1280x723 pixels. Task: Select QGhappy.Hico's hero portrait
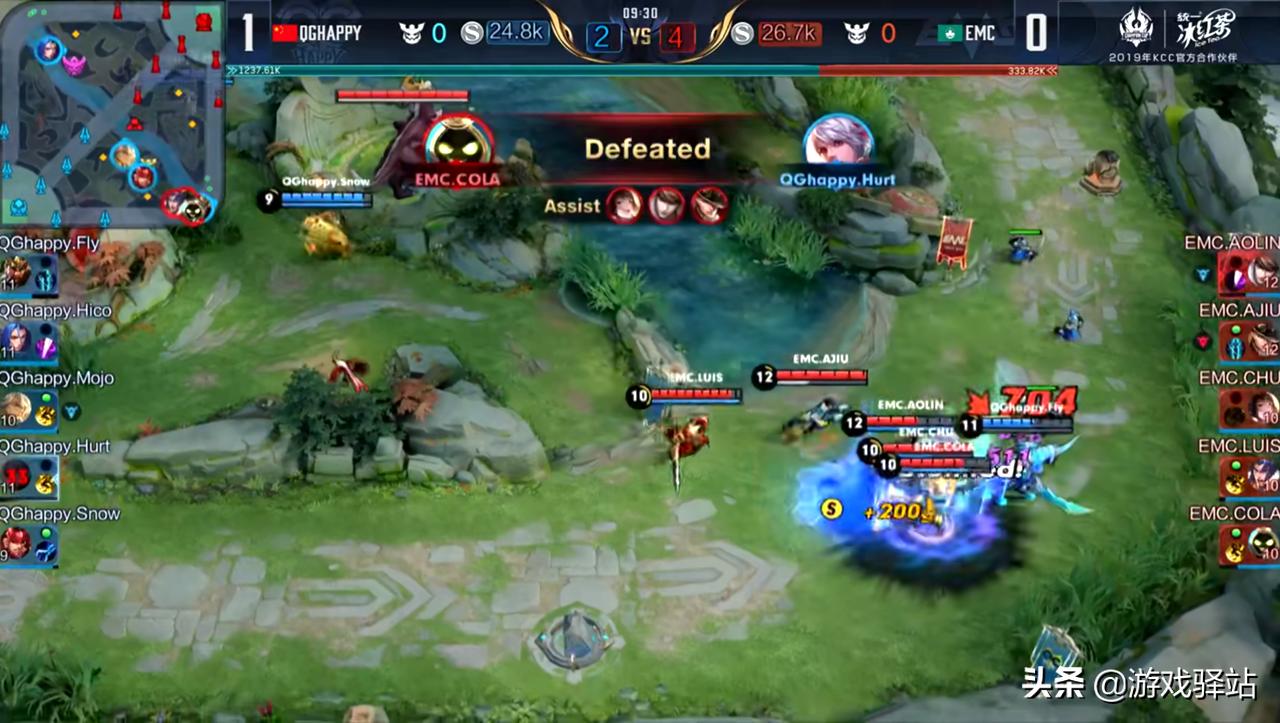(17, 340)
